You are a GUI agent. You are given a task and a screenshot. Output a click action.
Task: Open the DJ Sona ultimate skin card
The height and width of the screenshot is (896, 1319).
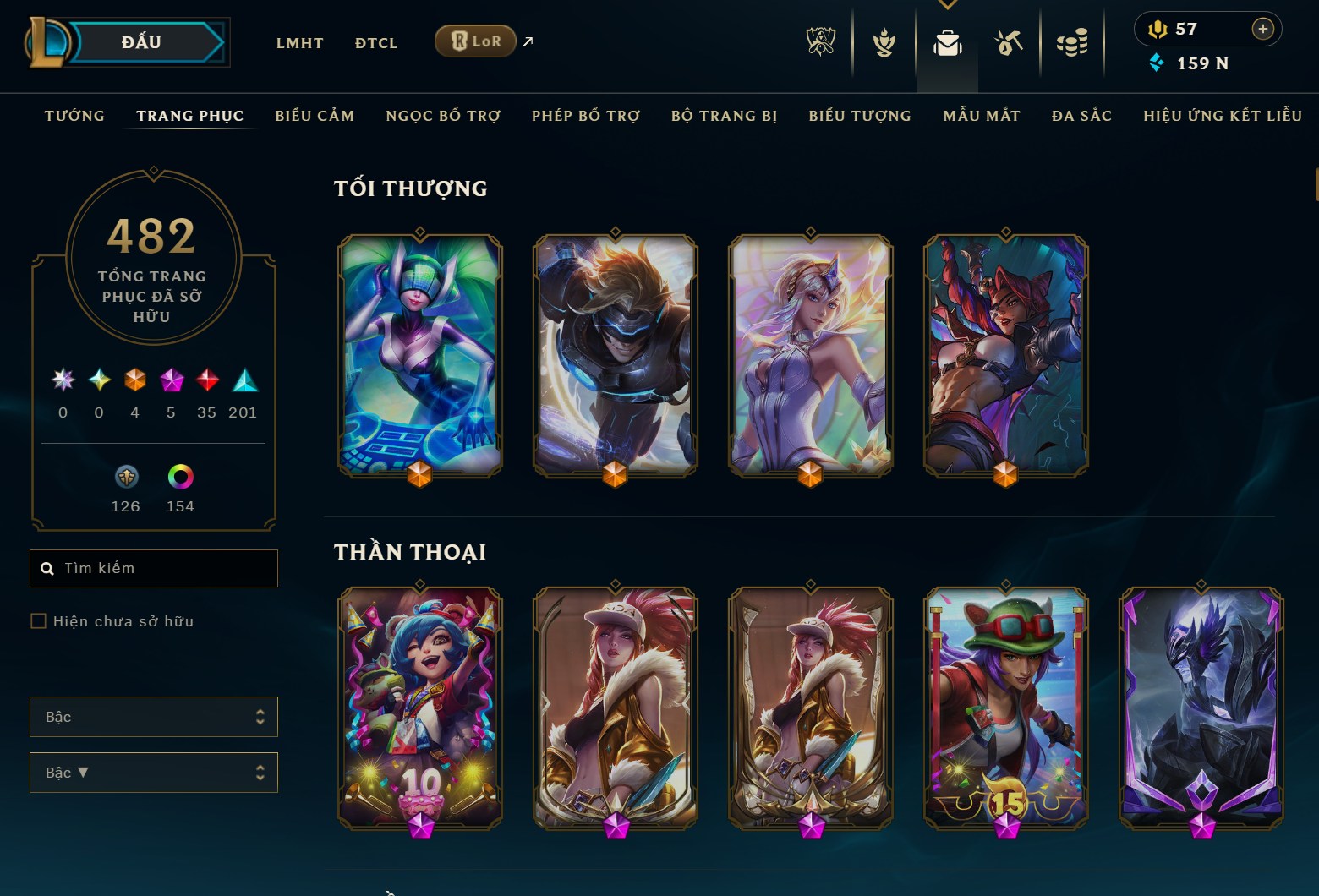click(x=420, y=356)
